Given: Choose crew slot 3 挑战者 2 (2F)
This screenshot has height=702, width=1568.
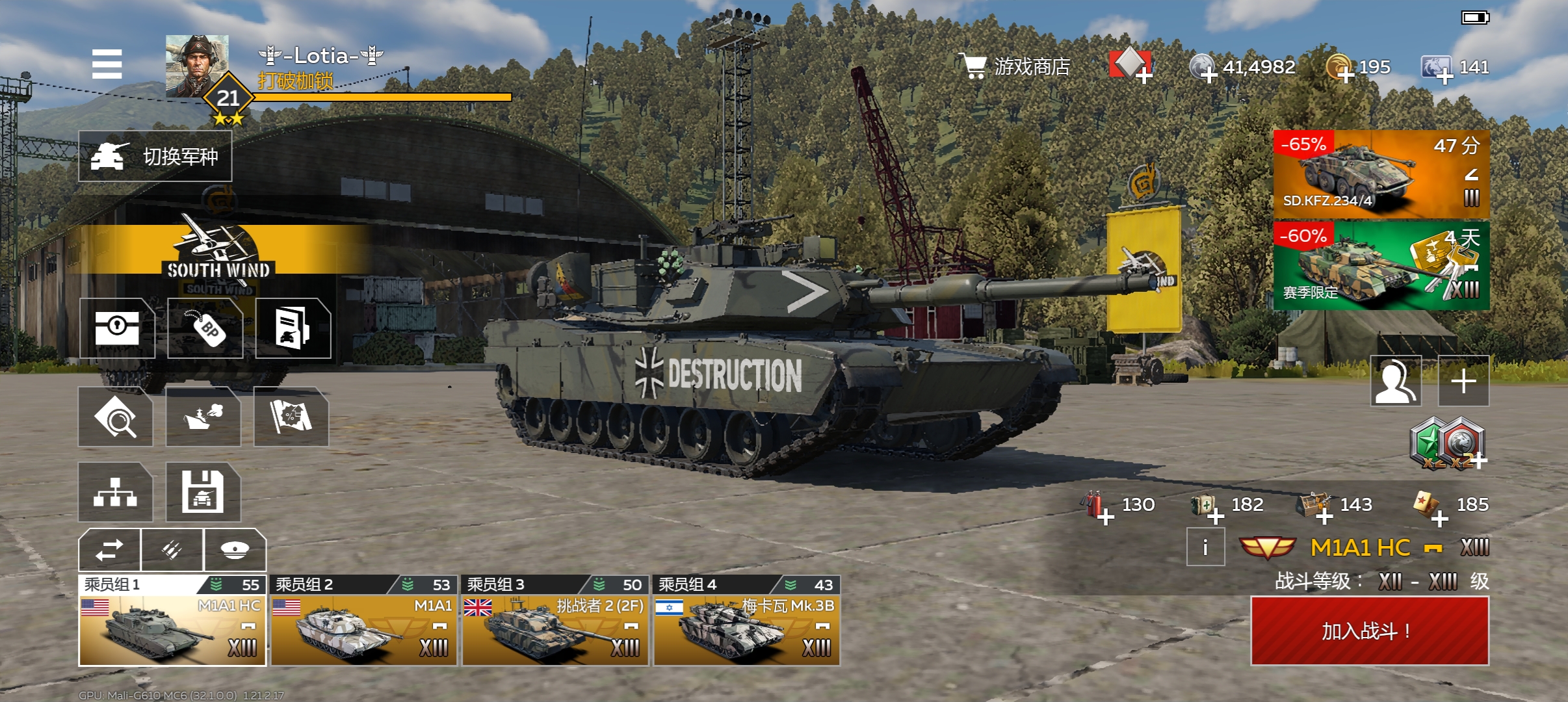Looking at the screenshot, I should coord(555,622).
